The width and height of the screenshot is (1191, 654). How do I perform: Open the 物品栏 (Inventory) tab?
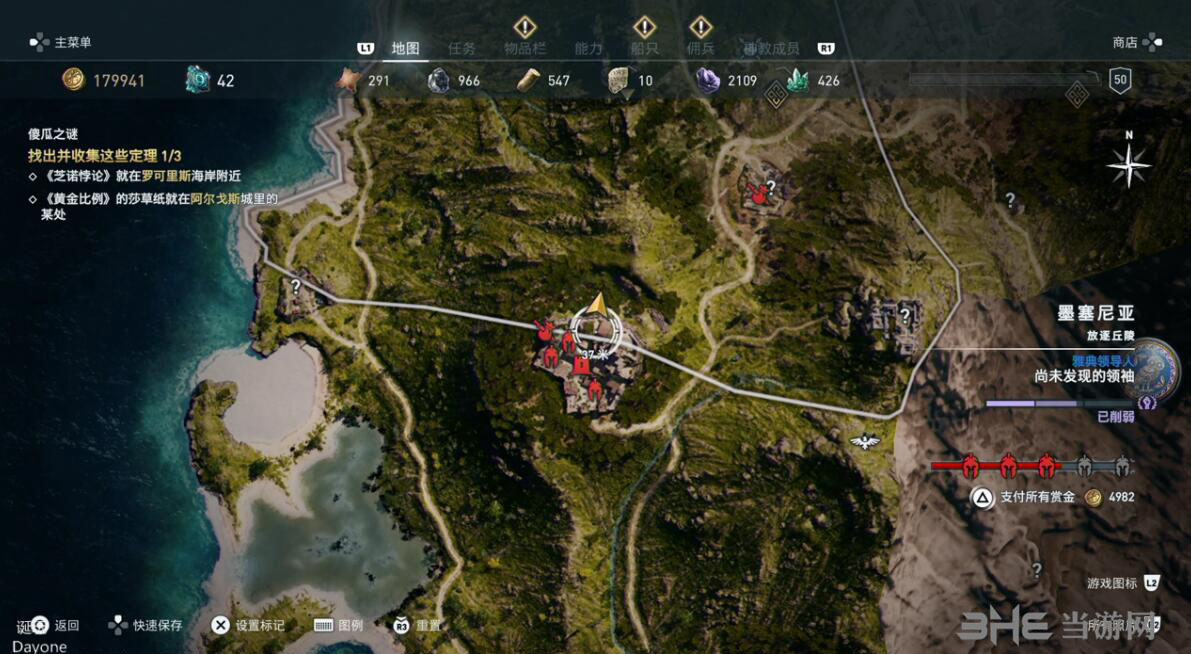point(523,48)
